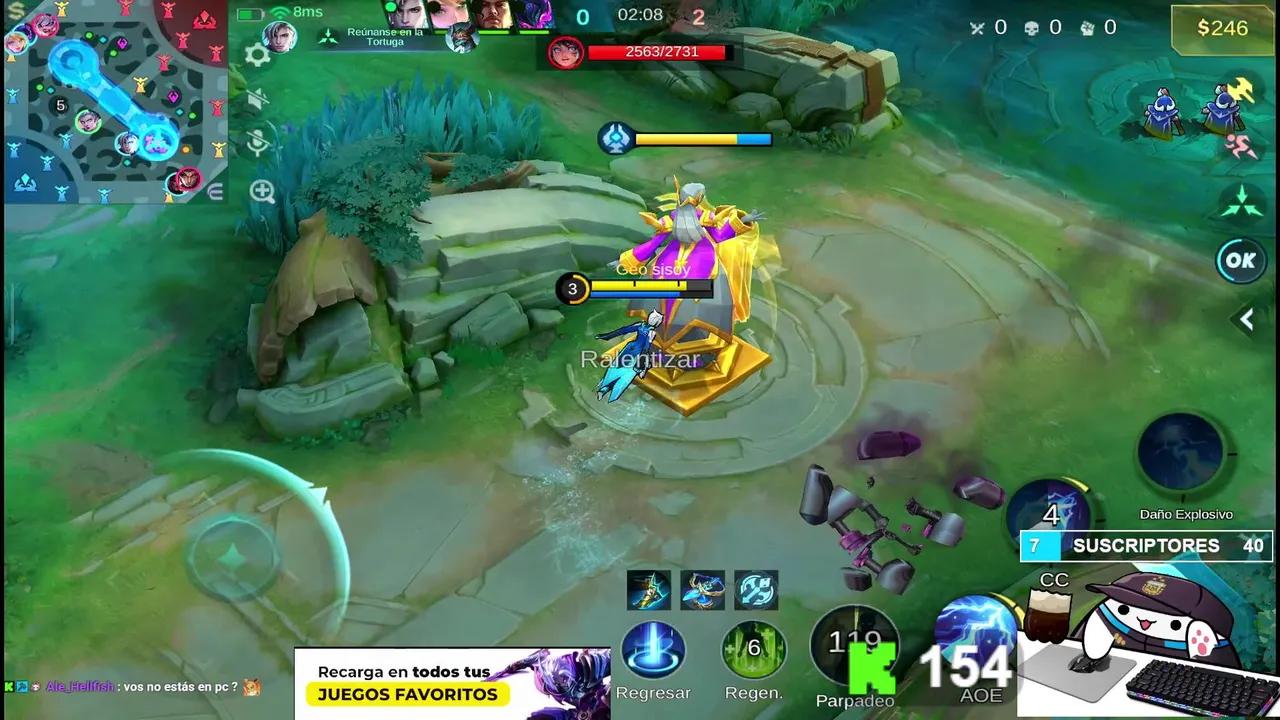Screen dimensions: 1280x720
Task: Tap the hero portrait at top left
Action: [281, 37]
